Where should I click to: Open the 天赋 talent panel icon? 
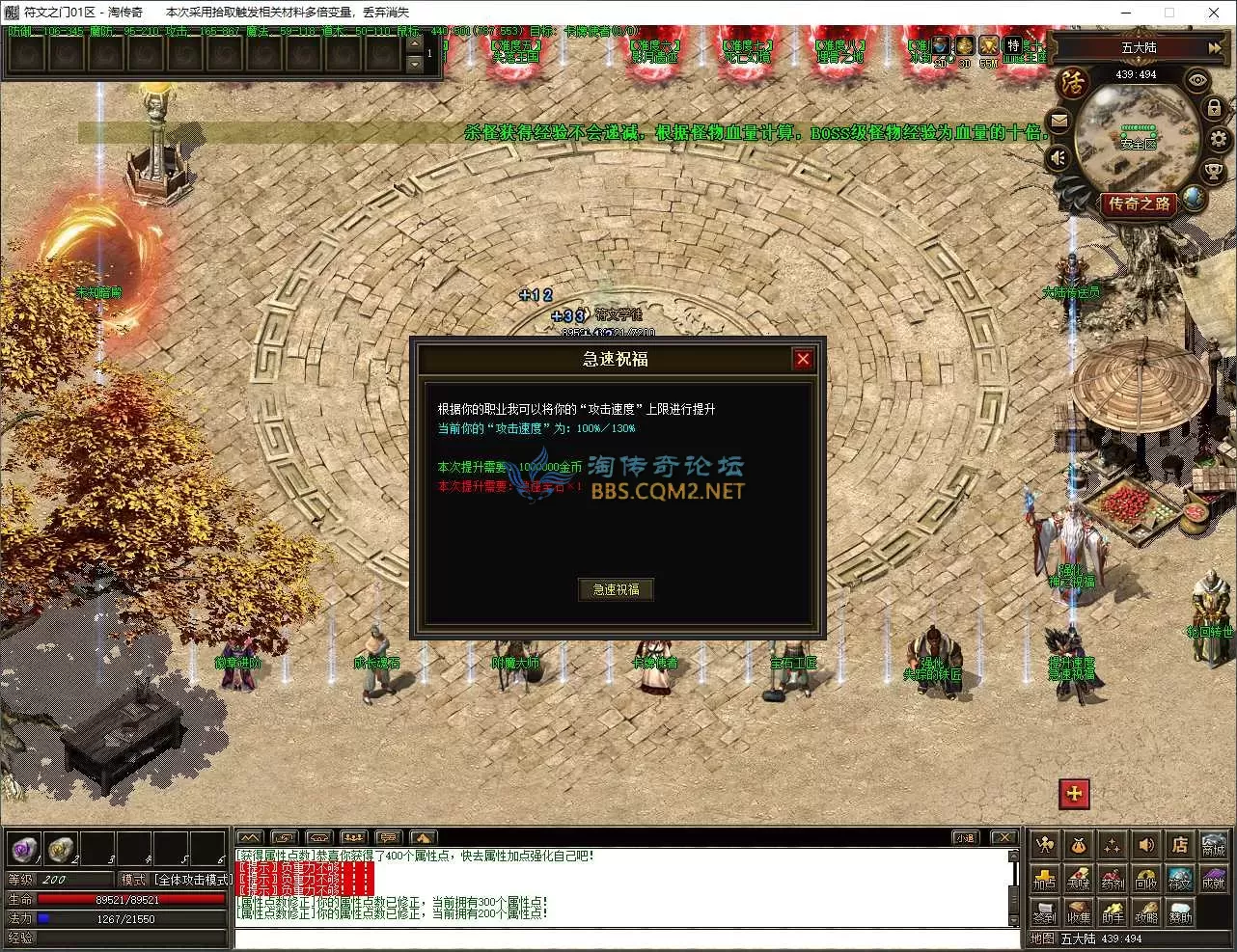(1079, 881)
